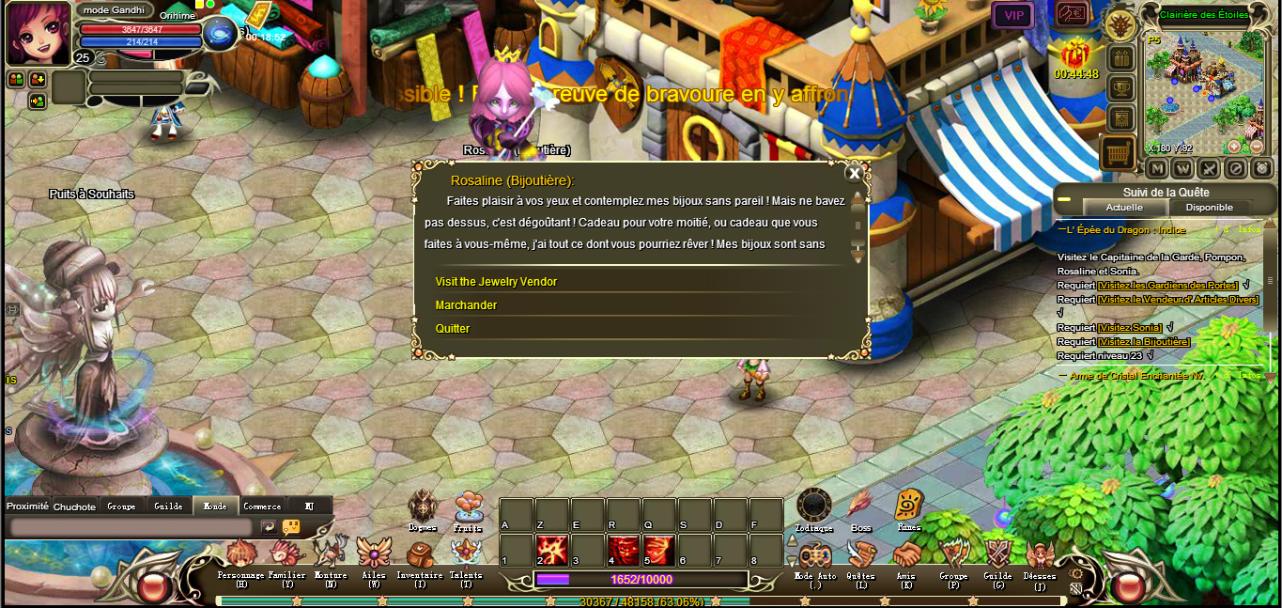Zoom in on the minimap

coord(1233,147)
